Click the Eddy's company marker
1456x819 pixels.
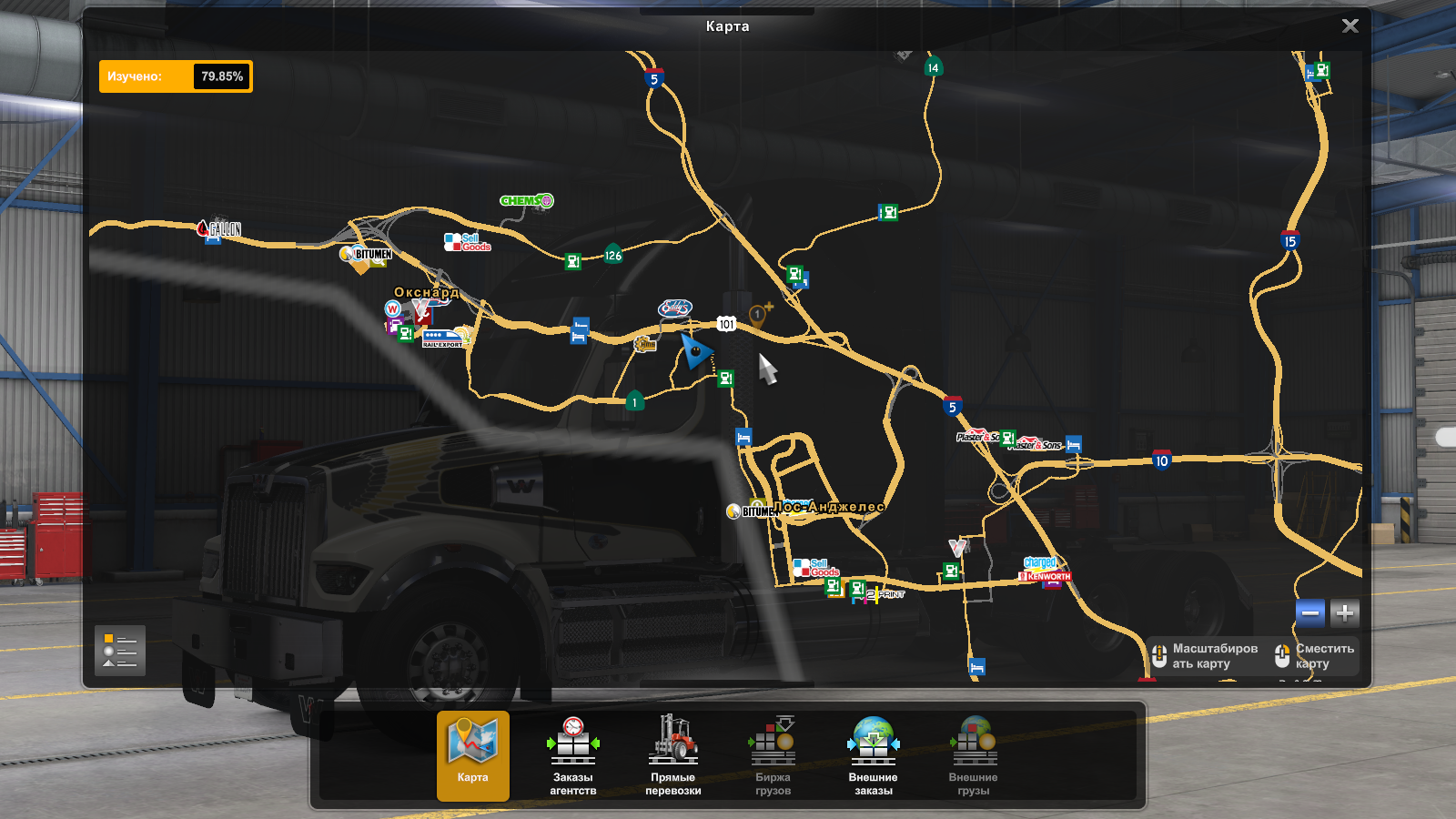(x=675, y=308)
